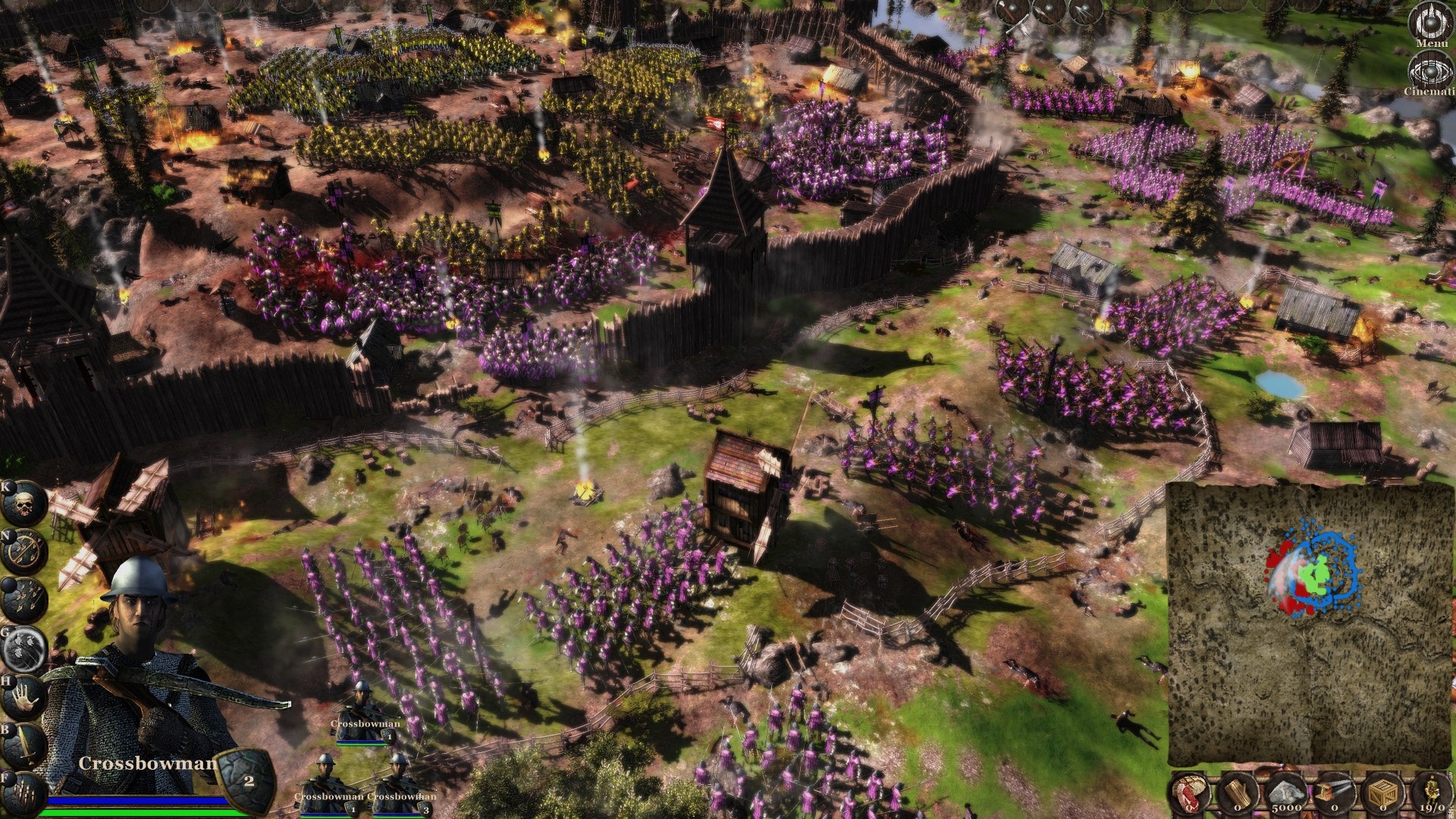
Task: Click the hand Halt command icon
Action: point(23,696)
